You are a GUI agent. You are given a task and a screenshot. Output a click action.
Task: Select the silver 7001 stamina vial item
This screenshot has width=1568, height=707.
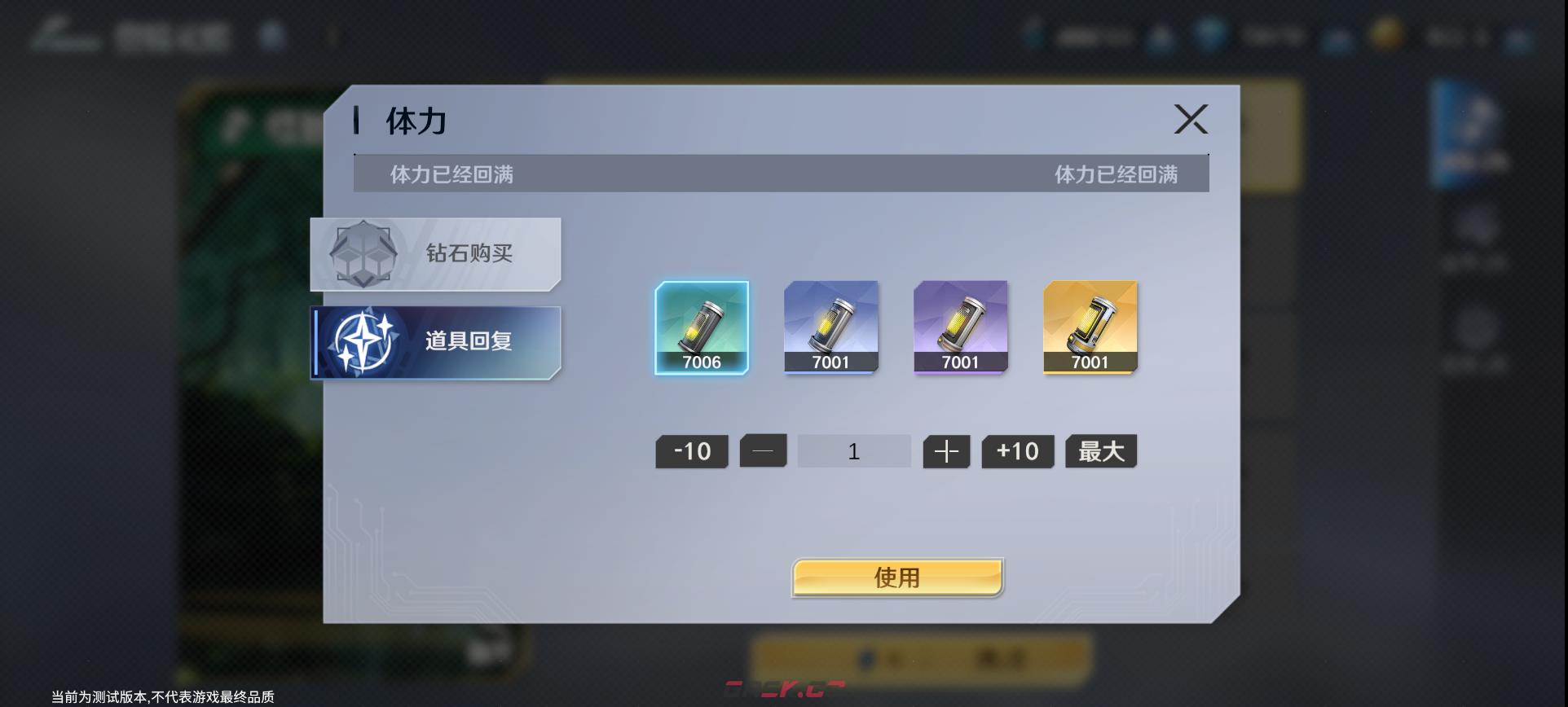point(830,328)
